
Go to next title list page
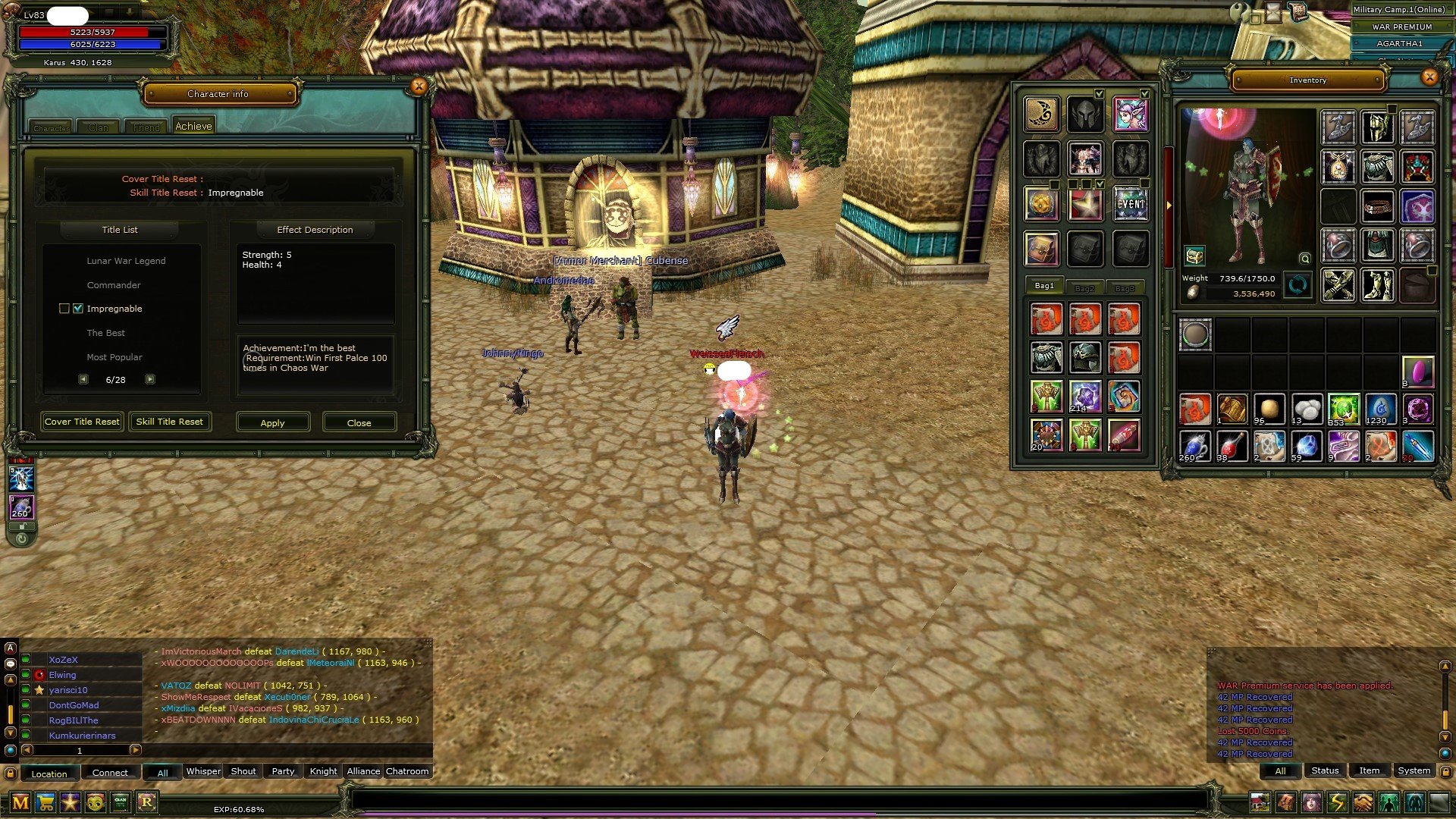pyautogui.click(x=150, y=379)
